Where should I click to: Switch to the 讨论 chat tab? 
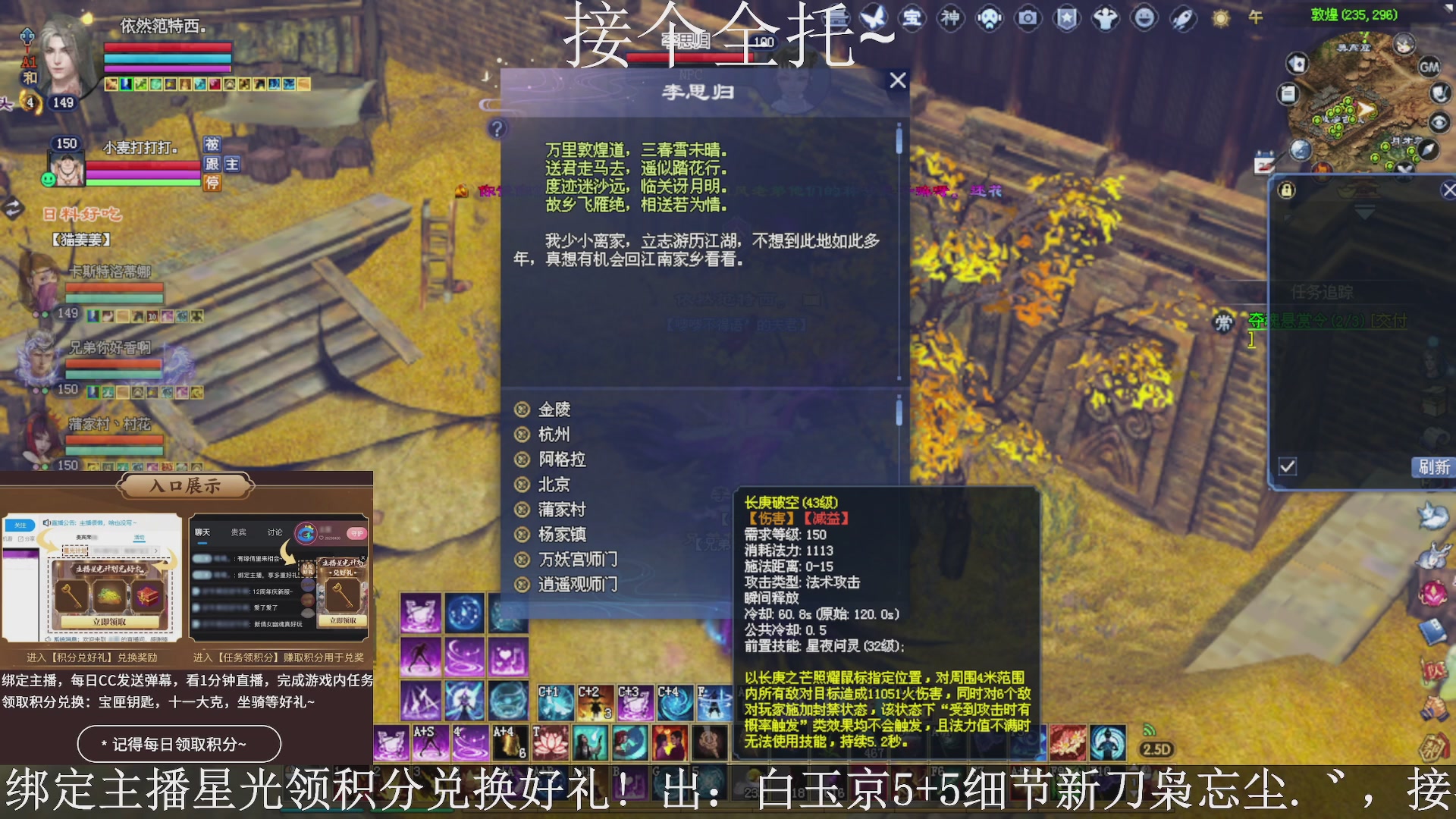tap(275, 532)
